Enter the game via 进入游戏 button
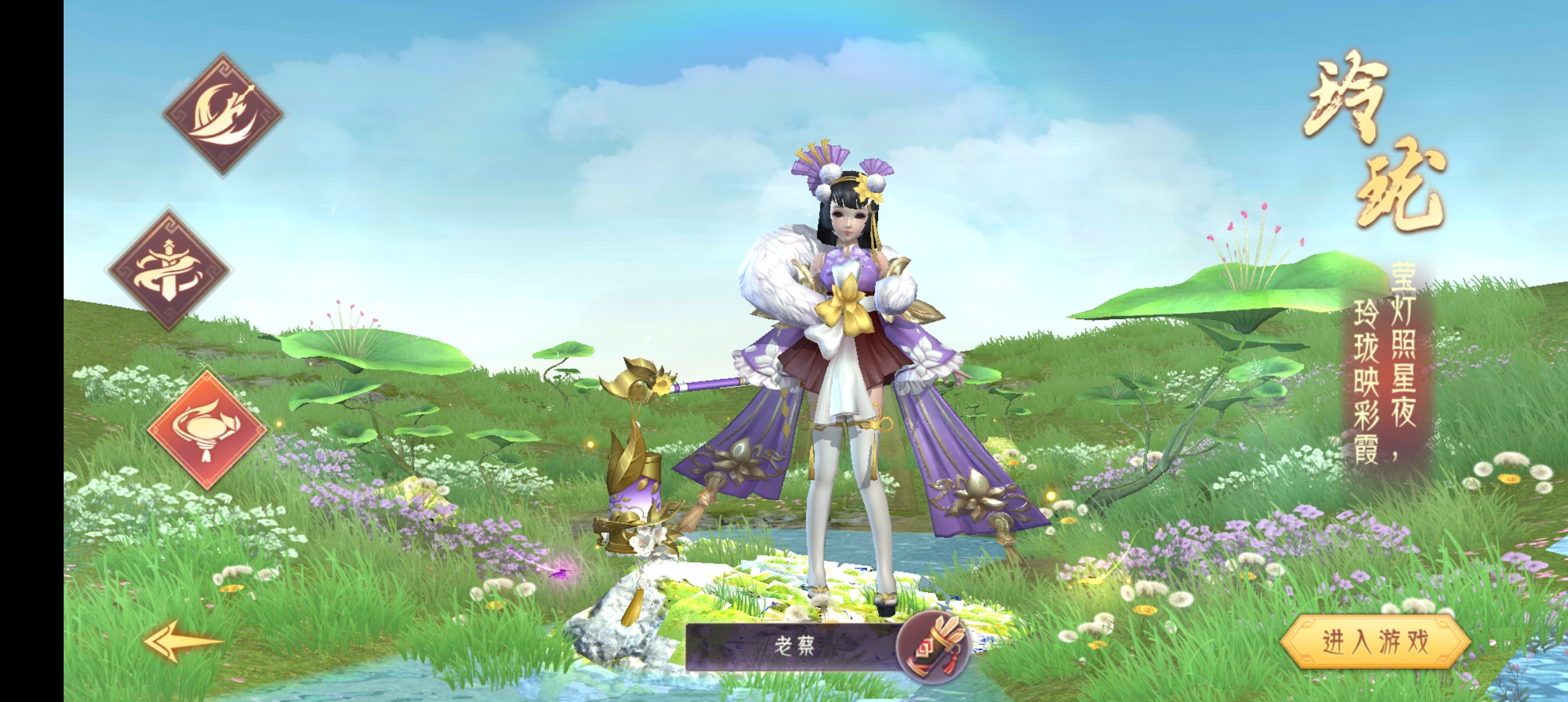This screenshot has height=702, width=1568. coord(1375,642)
